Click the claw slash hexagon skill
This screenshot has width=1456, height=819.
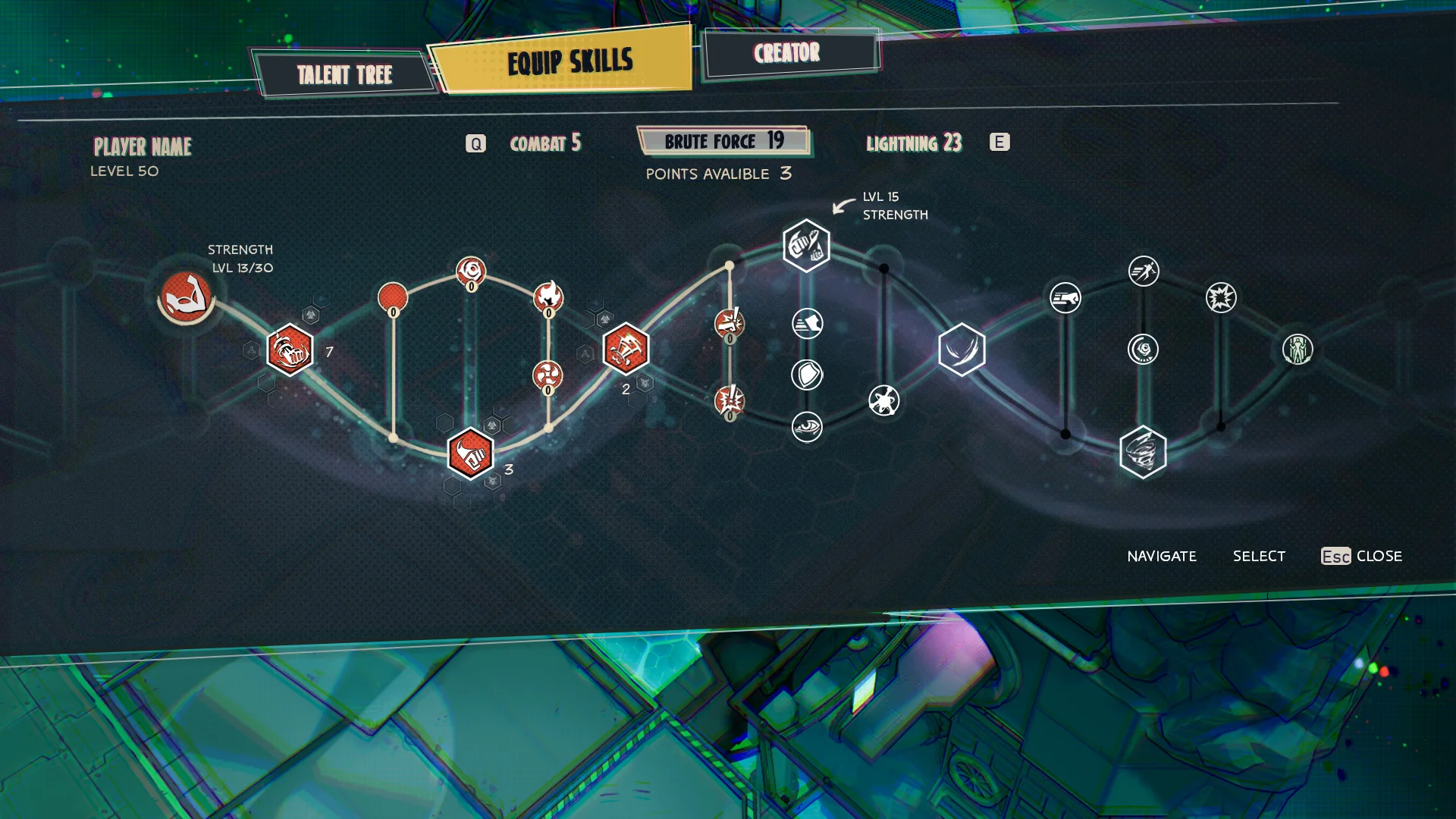(x=962, y=350)
